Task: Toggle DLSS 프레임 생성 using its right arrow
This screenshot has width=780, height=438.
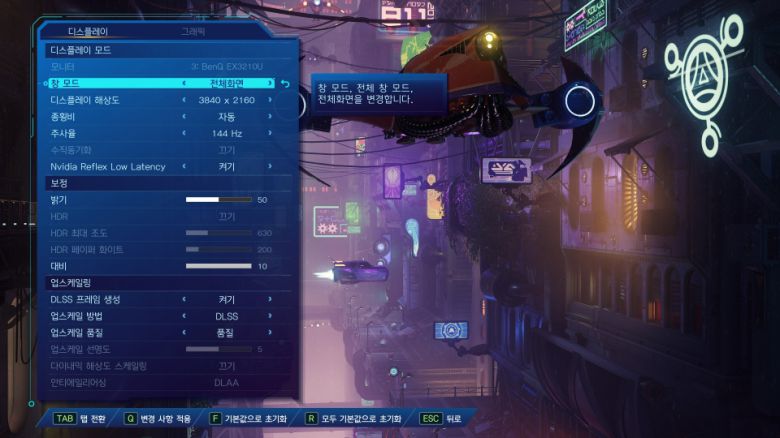Action: tap(270, 299)
